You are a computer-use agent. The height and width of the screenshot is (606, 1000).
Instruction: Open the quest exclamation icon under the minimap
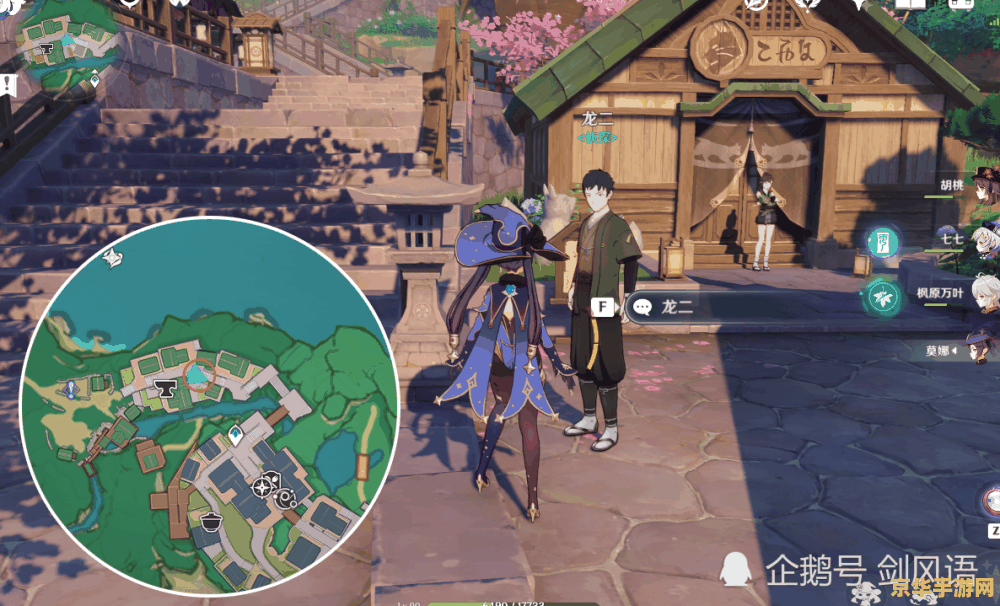tap(6, 83)
